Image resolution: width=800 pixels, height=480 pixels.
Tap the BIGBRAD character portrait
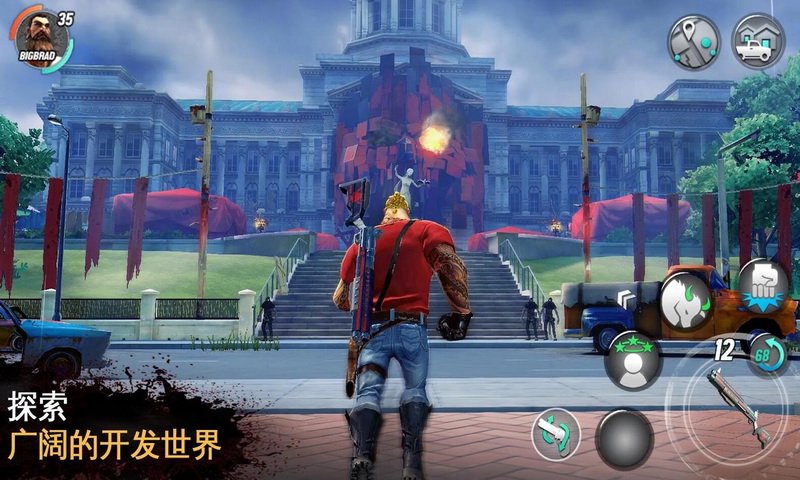click(42, 39)
